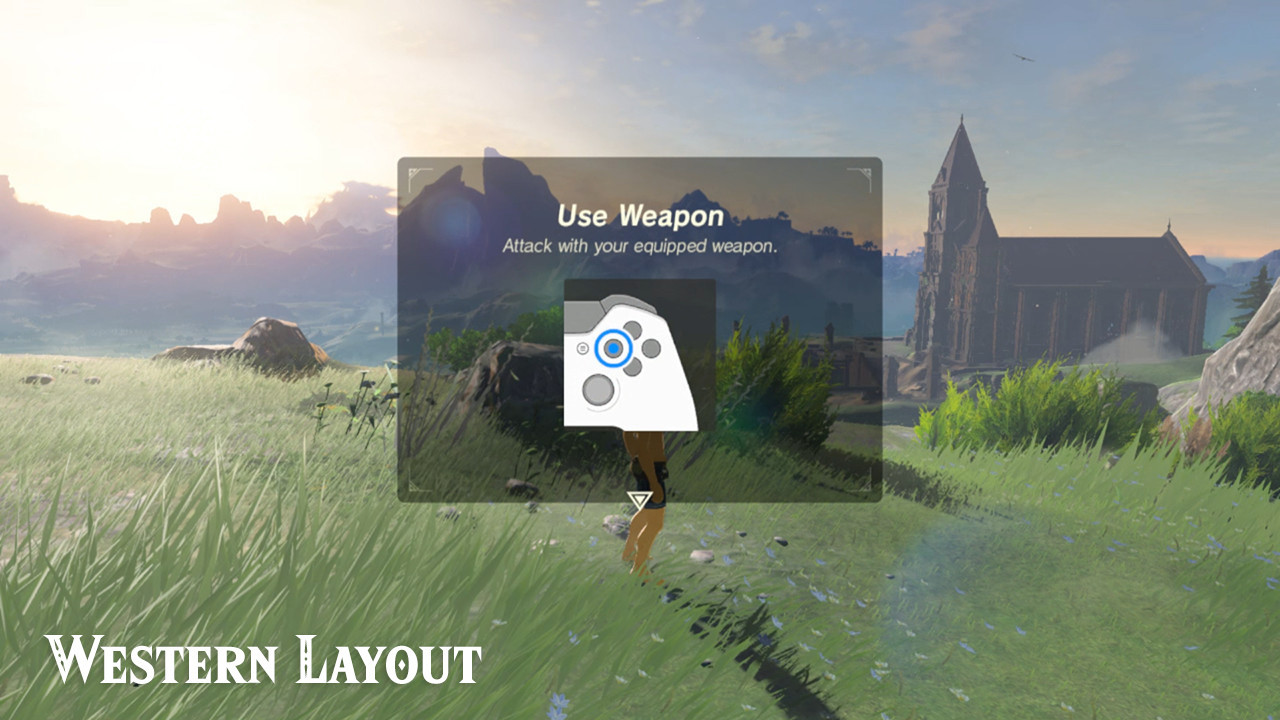Image resolution: width=1280 pixels, height=720 pixels.
Task: Click the semi-transparent tutorial dialog box
Action: [640, 330]
